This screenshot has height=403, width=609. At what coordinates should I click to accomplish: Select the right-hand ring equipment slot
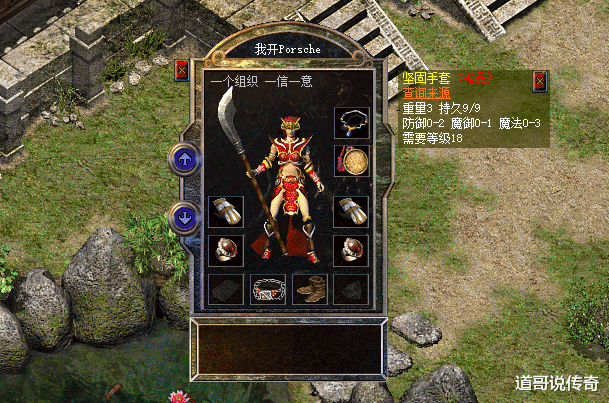coord(351,250)
